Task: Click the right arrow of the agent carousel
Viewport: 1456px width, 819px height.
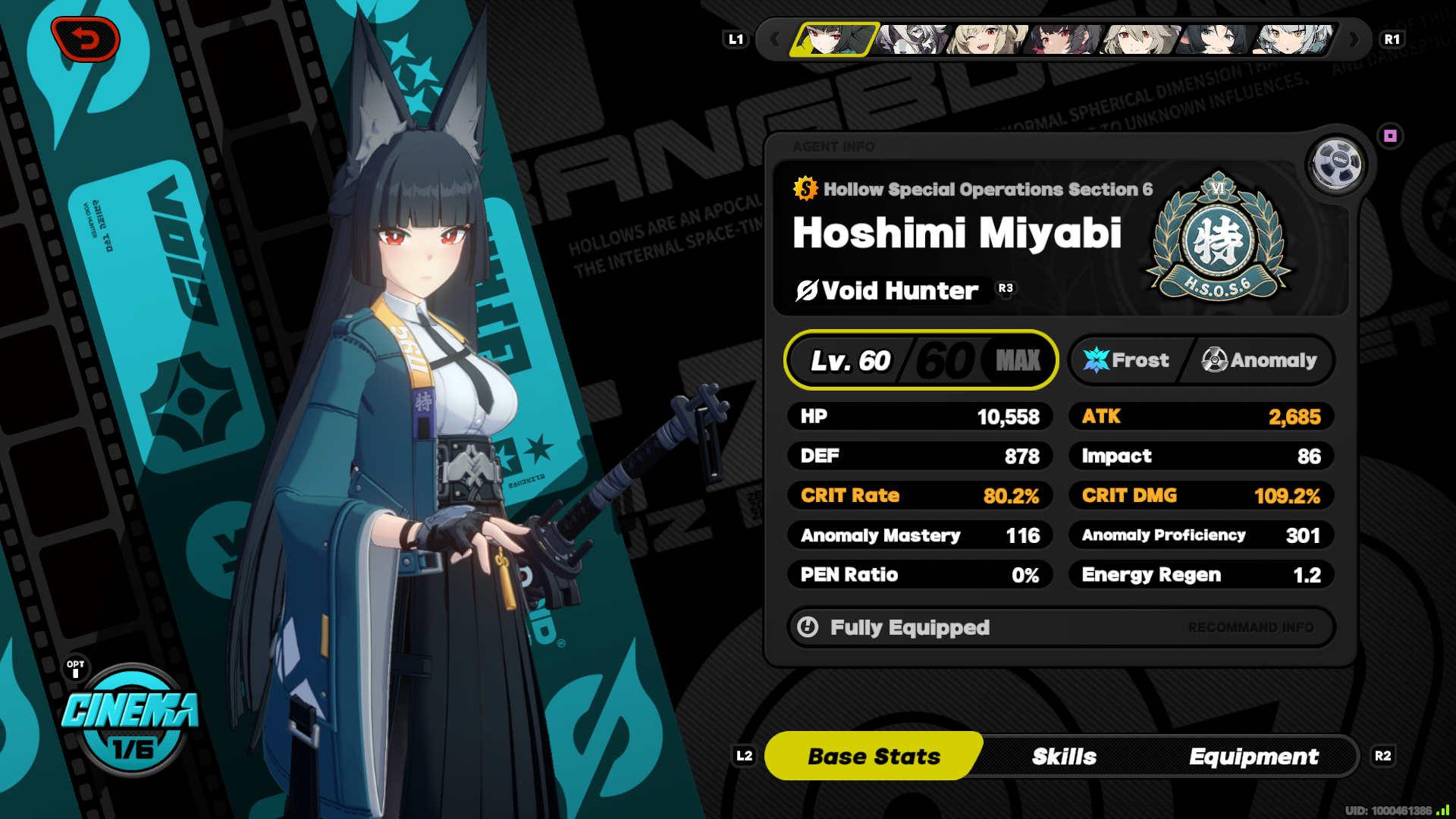Action: coord(1356,39)
